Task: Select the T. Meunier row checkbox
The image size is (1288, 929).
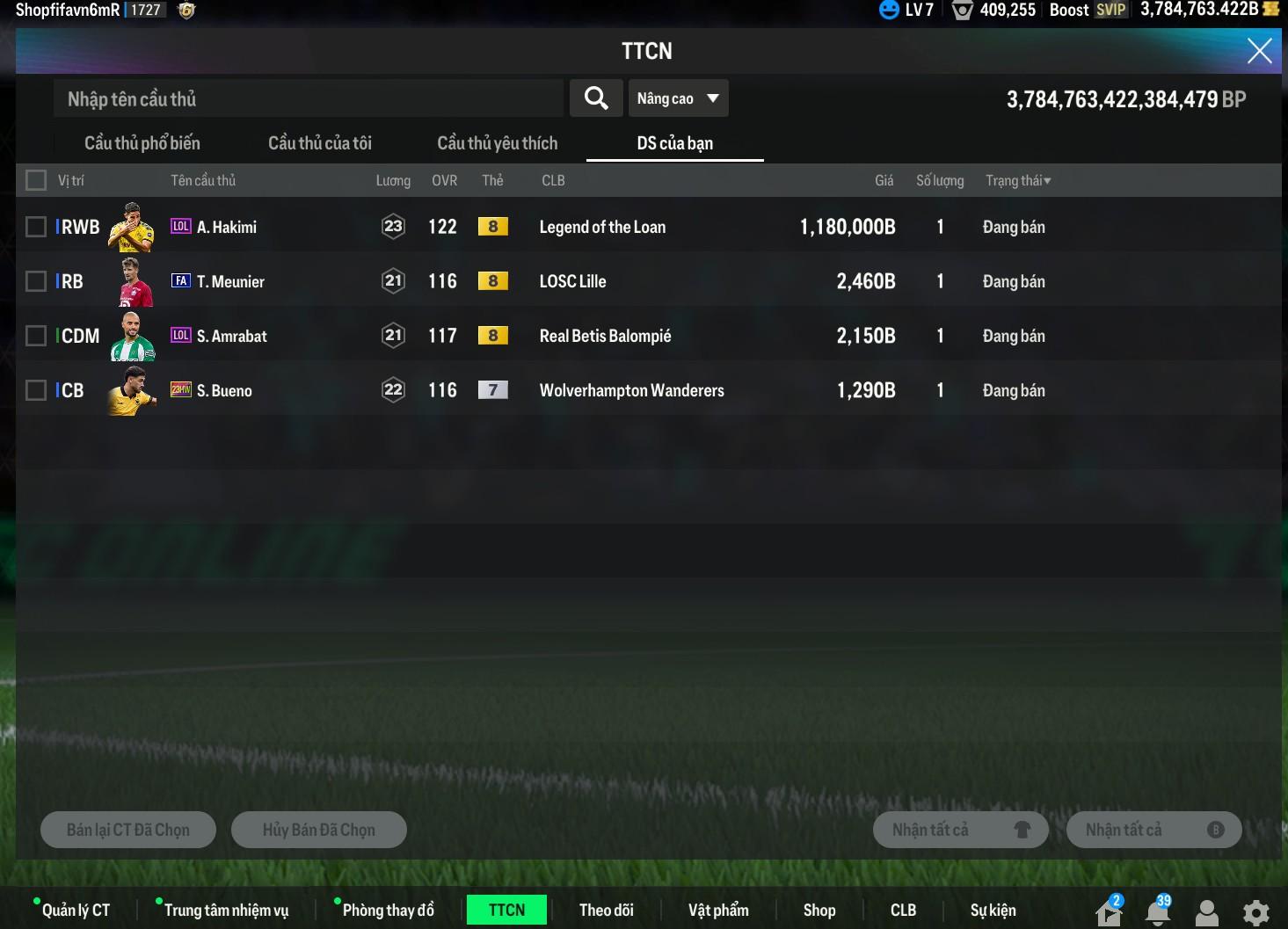Action: point(36,281)
